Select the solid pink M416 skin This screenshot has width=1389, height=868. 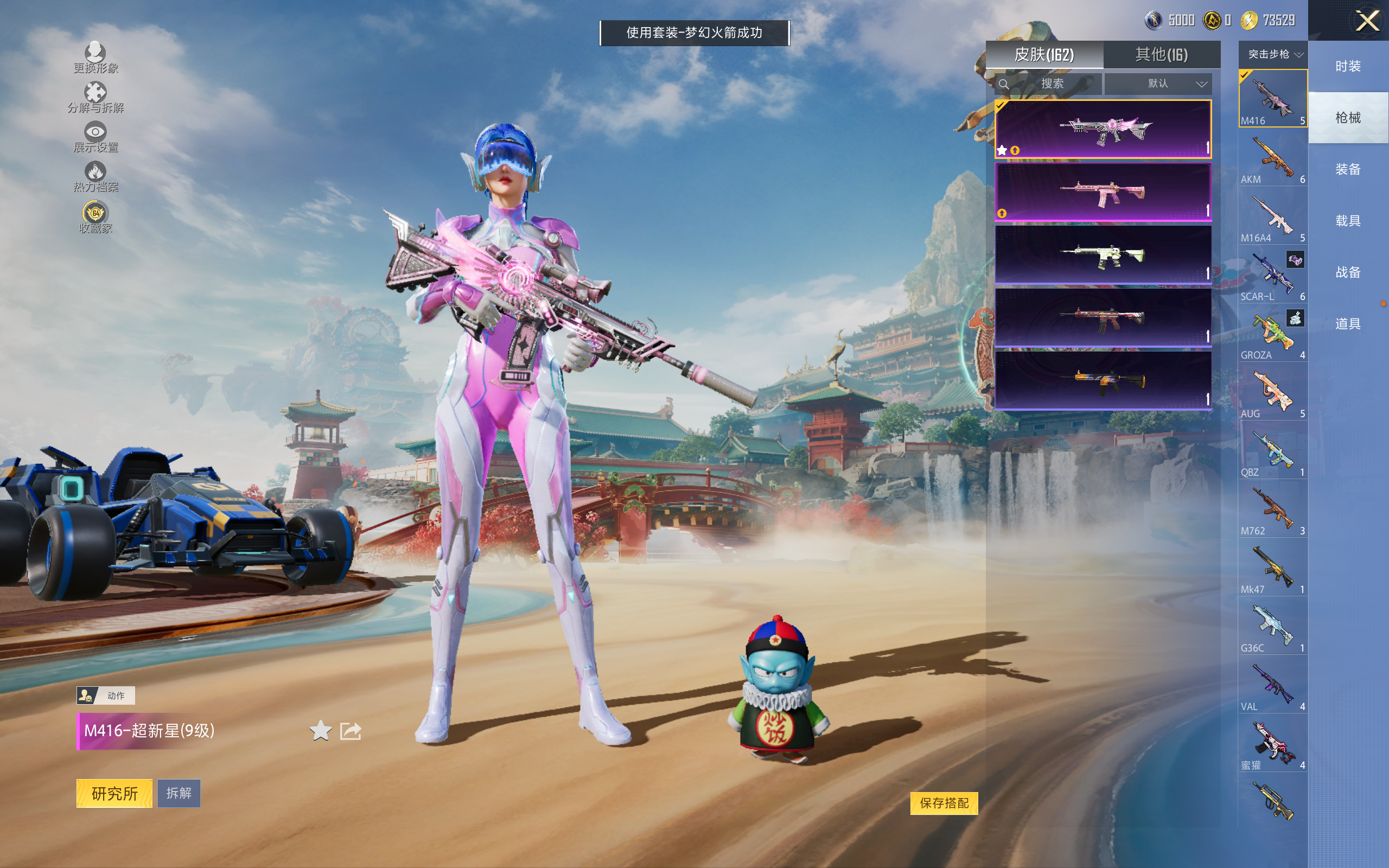[x=1103, y=192]
